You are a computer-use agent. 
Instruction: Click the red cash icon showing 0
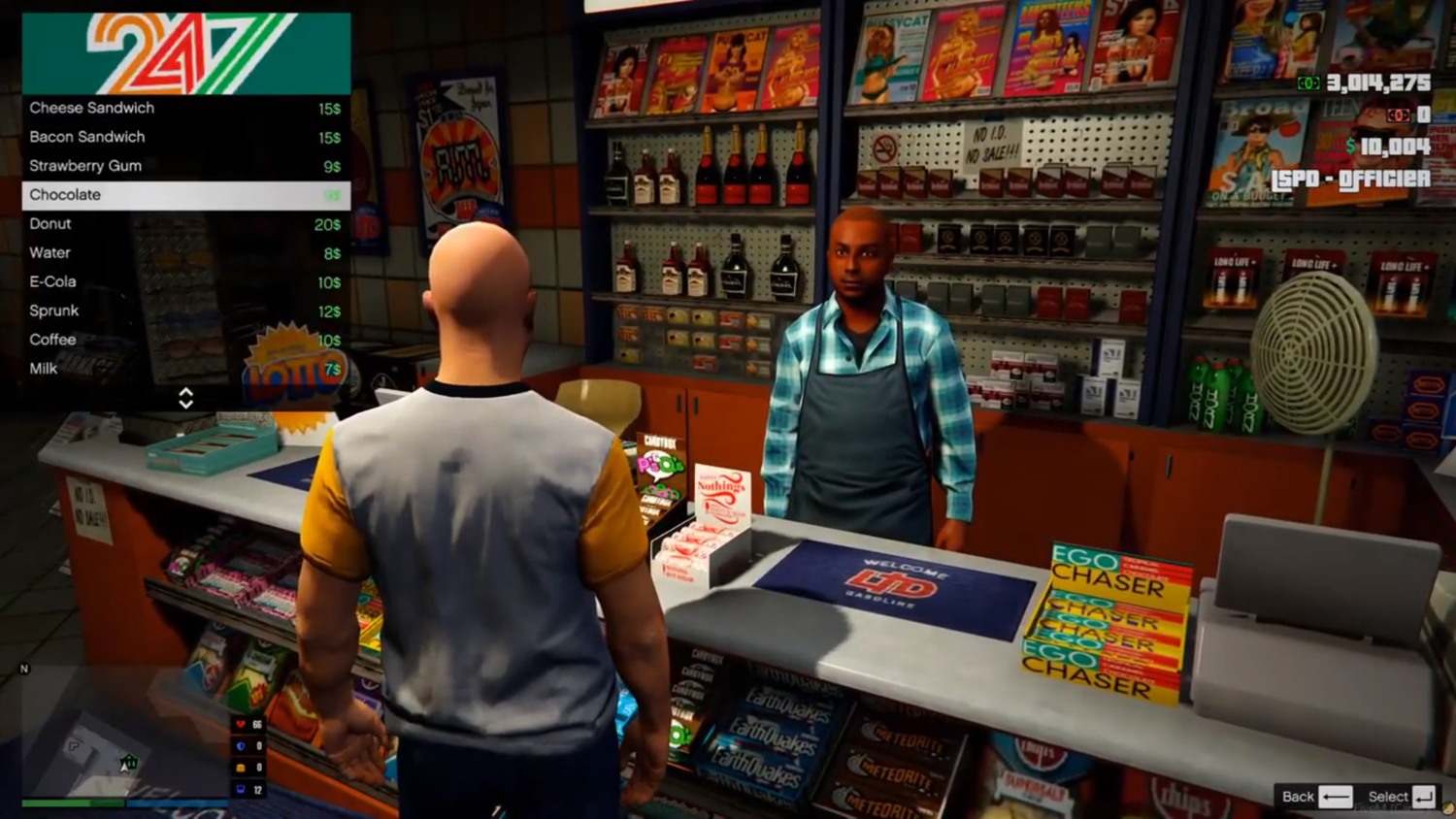(1399, 115)
